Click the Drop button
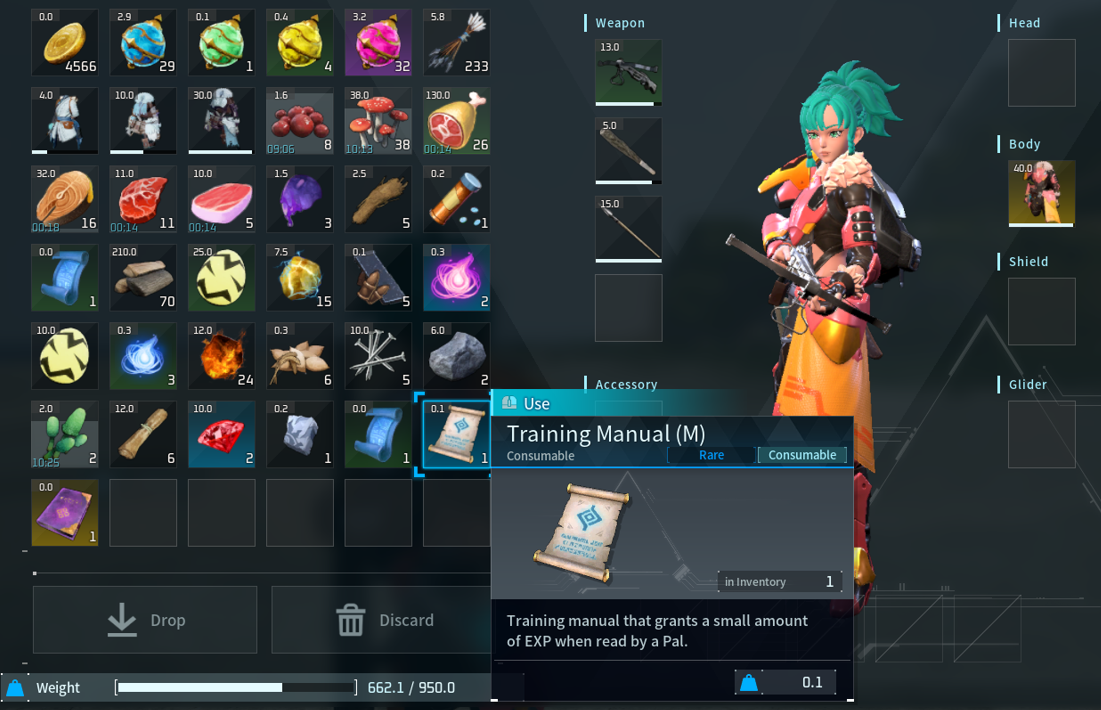This screenshot has height=710, width=1101. click(145, 620)
